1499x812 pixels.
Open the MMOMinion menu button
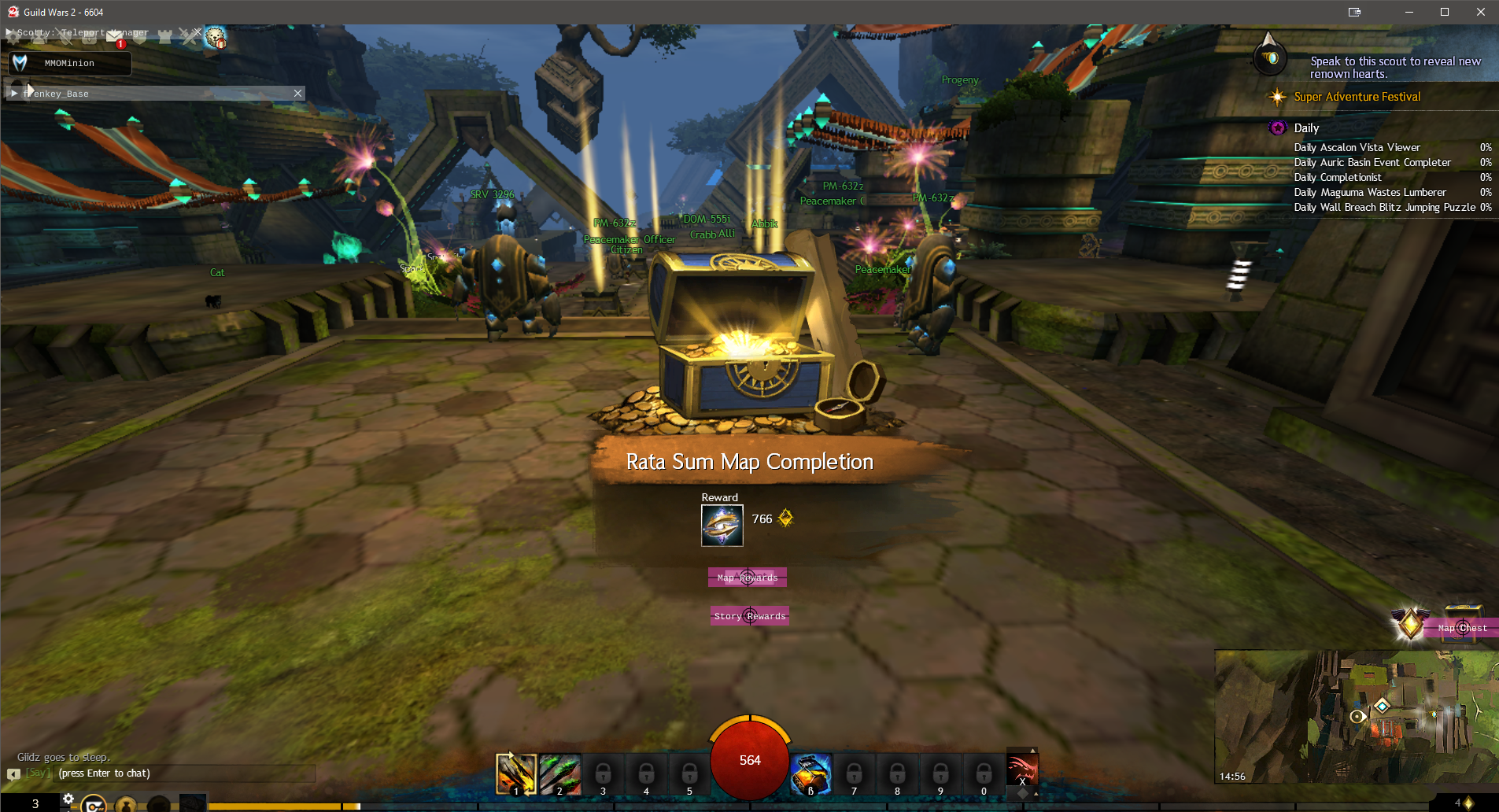click(x=69, y=63)
